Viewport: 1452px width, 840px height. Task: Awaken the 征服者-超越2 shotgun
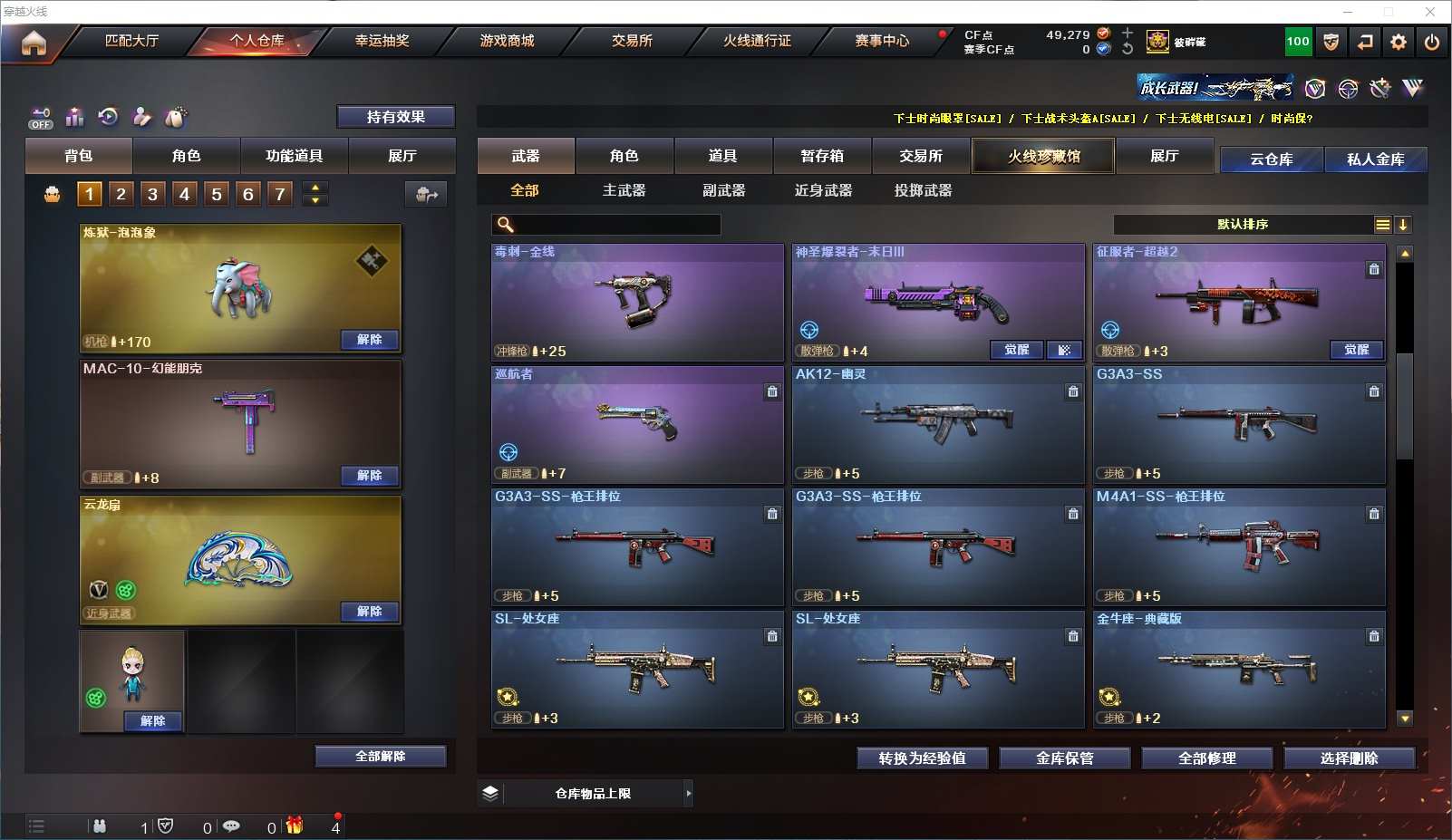pos(1356,350)
